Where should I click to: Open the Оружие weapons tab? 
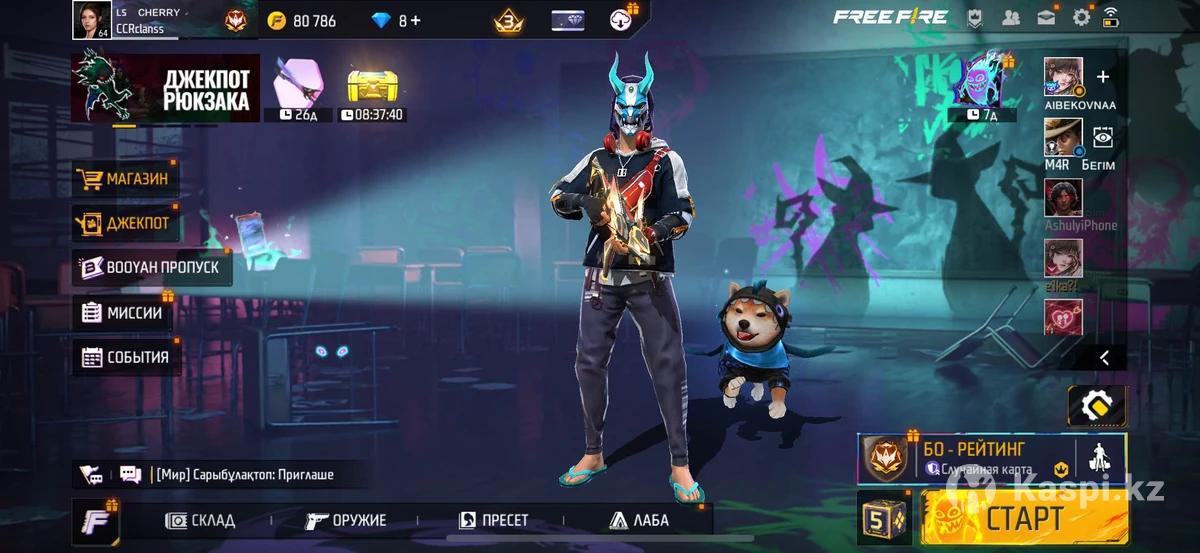coord(346,520)
